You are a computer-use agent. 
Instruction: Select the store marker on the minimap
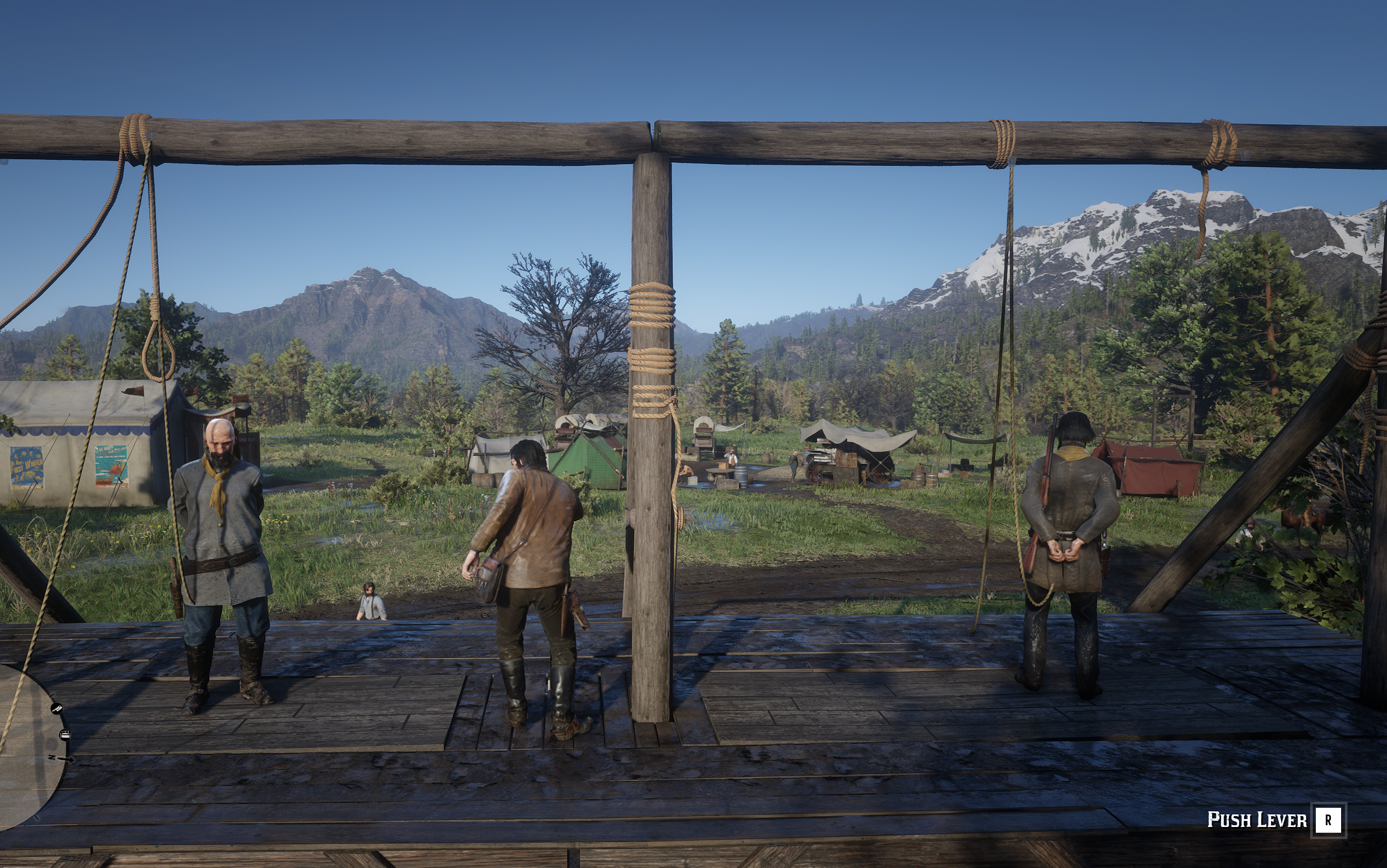point(65,734)
